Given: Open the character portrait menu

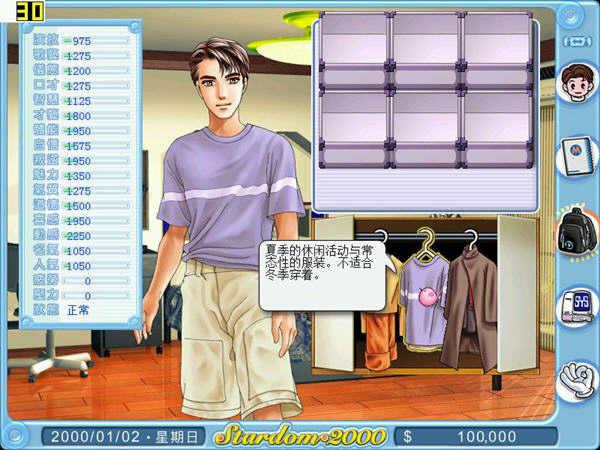Looking at the screenshot, I should (577, 83).
